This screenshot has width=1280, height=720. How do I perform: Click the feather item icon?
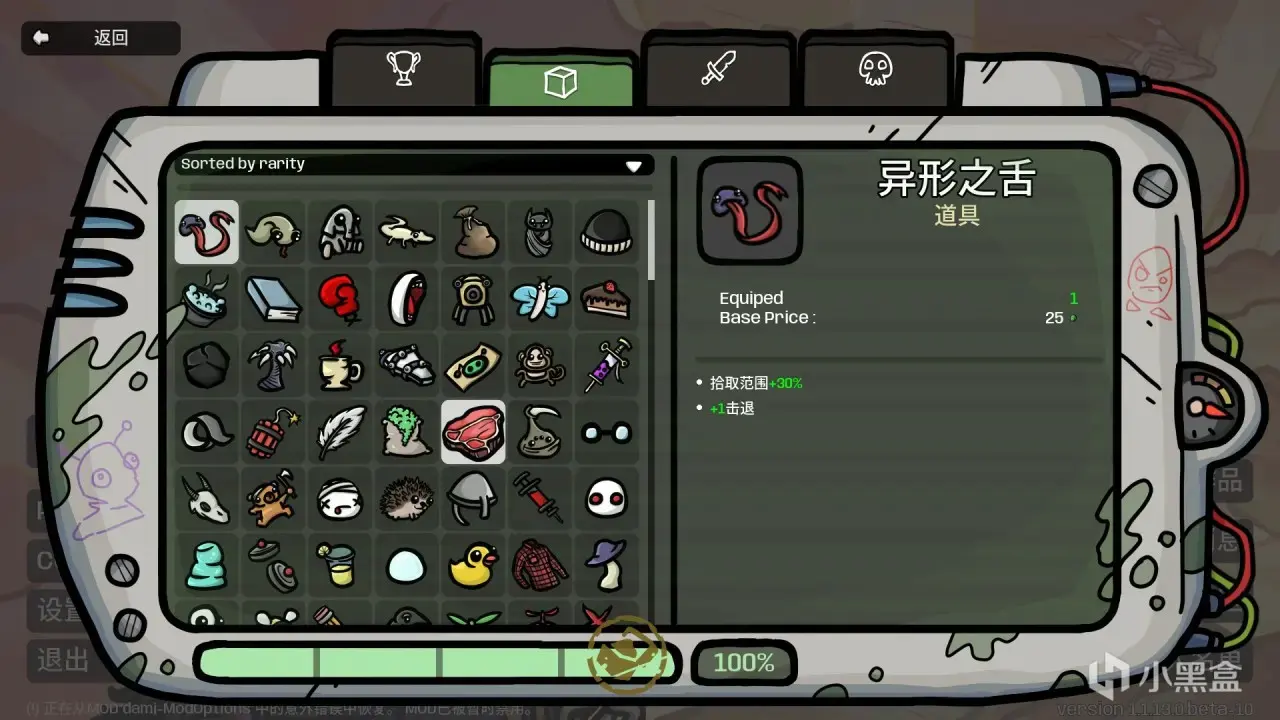click(x=340, y=432)
